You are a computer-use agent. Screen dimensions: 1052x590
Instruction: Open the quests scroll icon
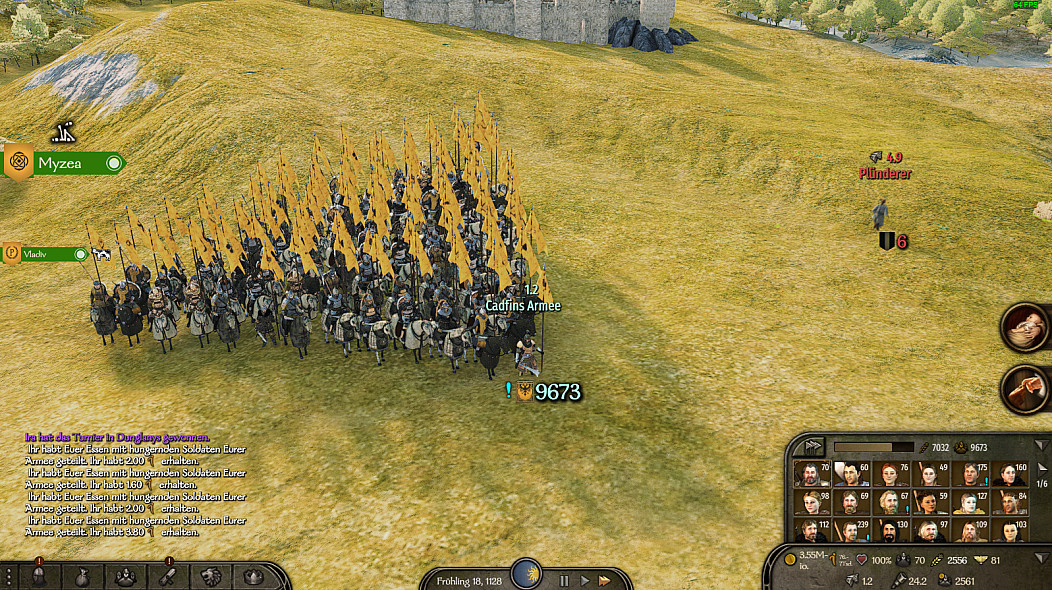pyautogui.click(x=168, y=577)
